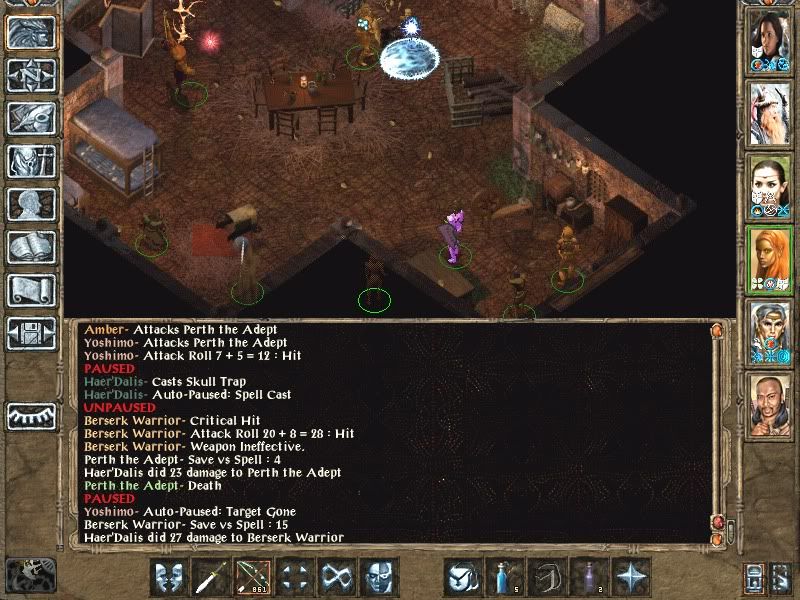Viewport: 800px width, 600px height.
Task: Use the purple potion quick item
Action: pyautogui.click(x=588, y=578)
